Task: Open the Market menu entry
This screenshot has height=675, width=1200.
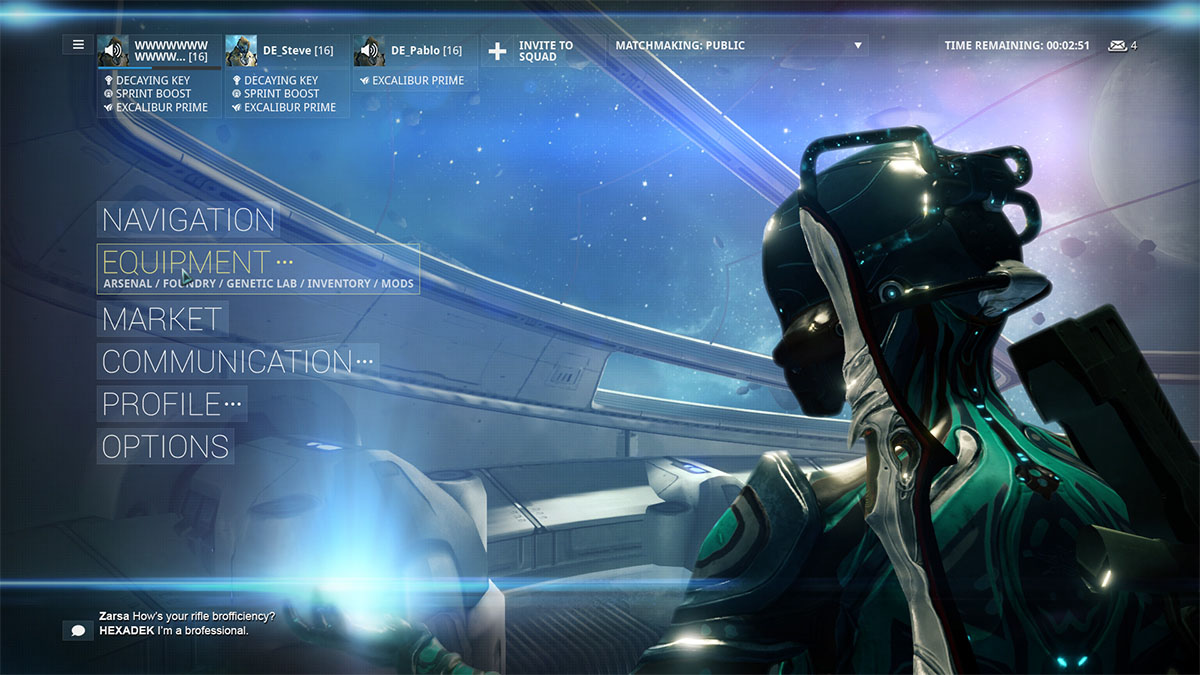Action: coord(162,320)
